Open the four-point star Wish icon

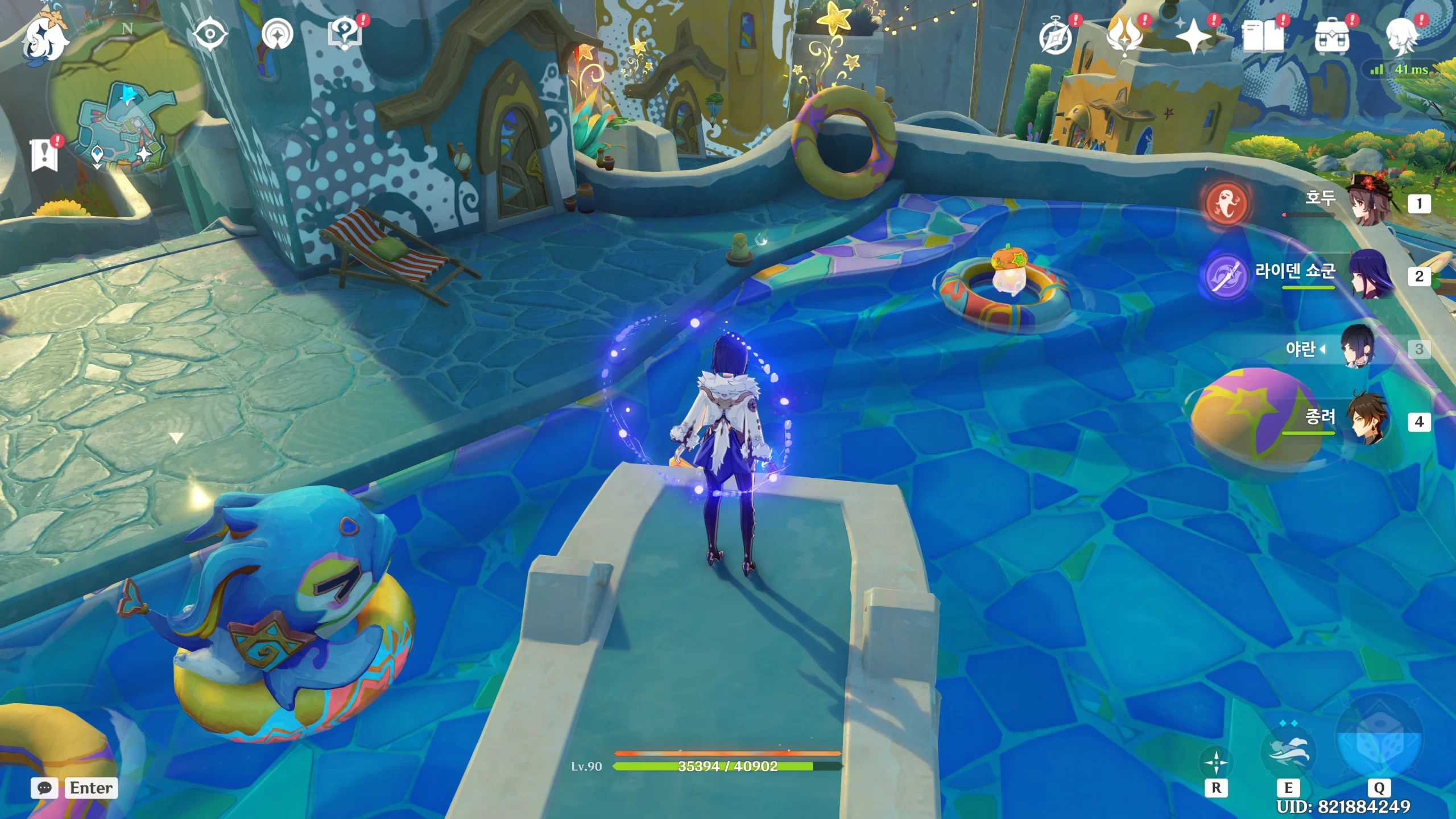pos(1194,37)
